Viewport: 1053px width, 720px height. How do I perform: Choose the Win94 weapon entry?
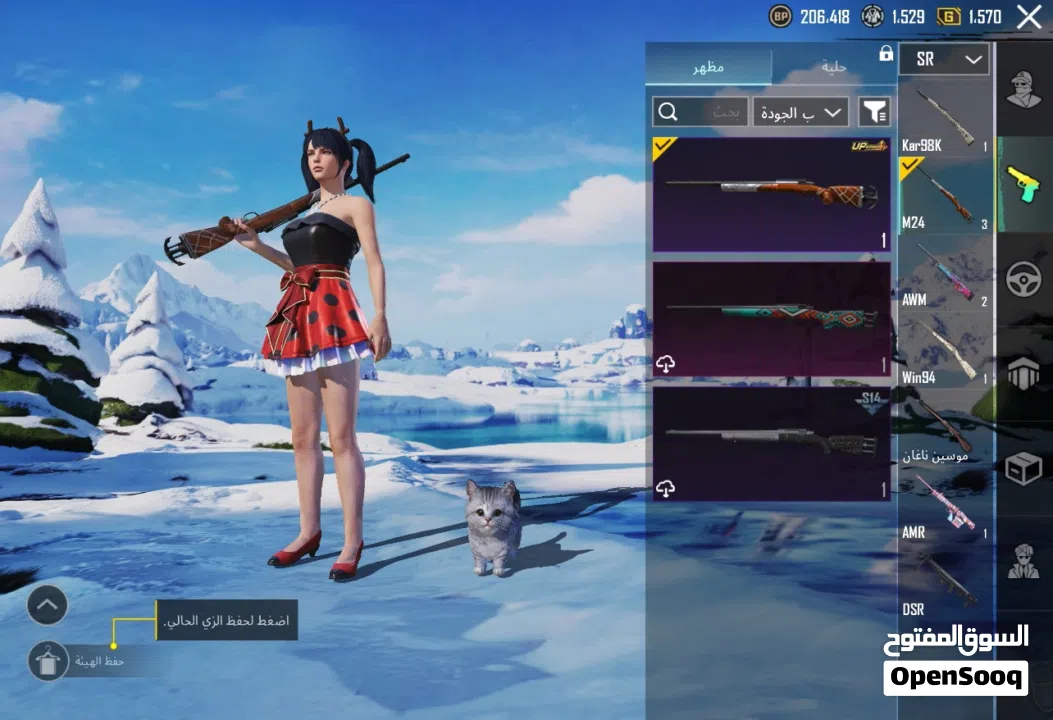click(x=945, y=351)
